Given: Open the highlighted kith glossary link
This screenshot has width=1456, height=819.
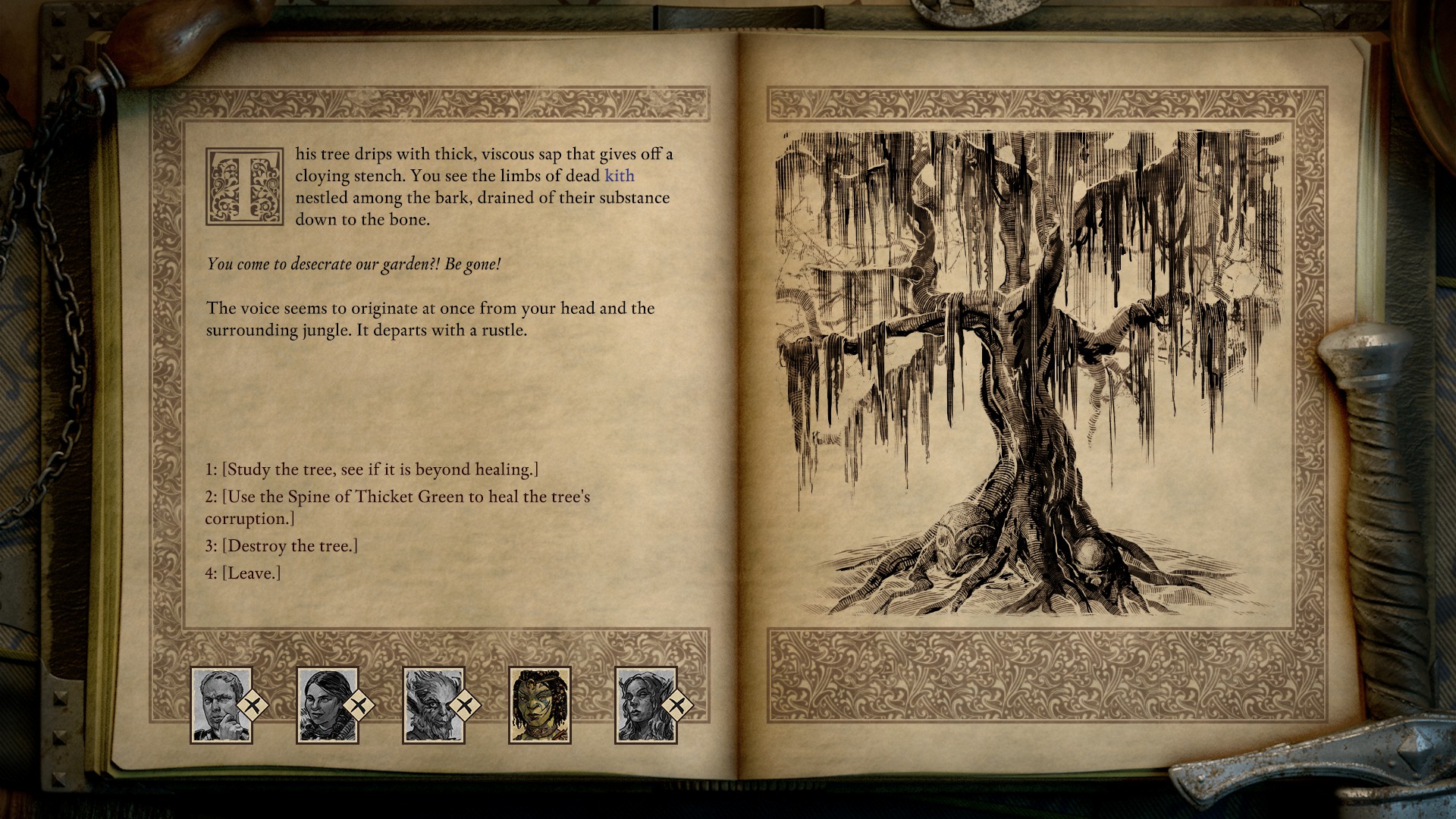Looking at the screenshot, I should click(x=619, y=176).
